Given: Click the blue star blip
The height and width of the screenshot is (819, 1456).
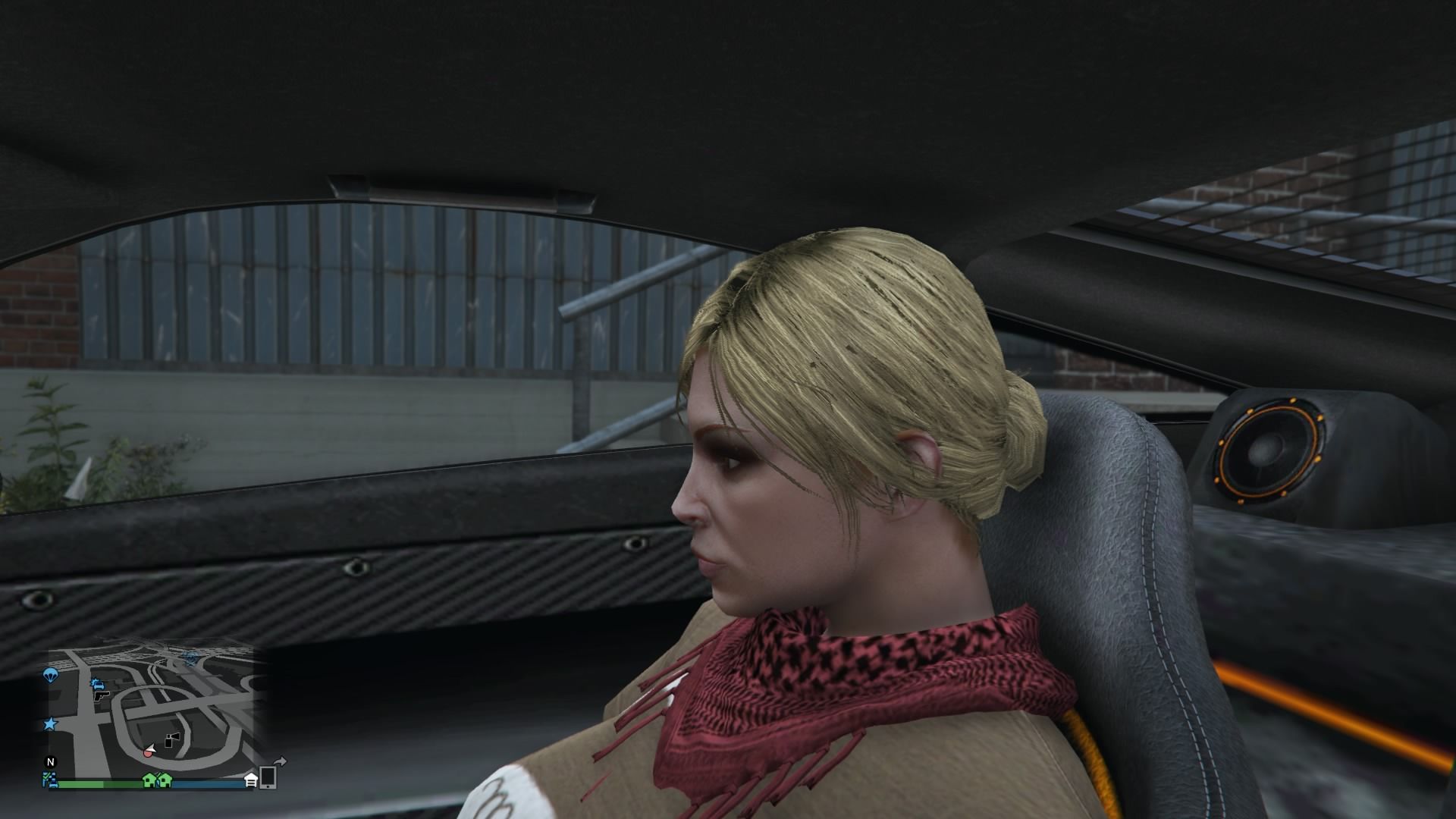Looking at the screenshot, I should (52, 723).
